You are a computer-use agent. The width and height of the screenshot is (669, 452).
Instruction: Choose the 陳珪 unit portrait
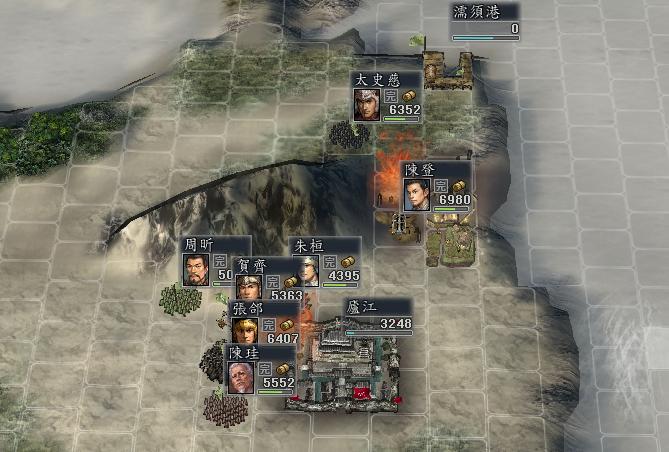click(239, 376)
